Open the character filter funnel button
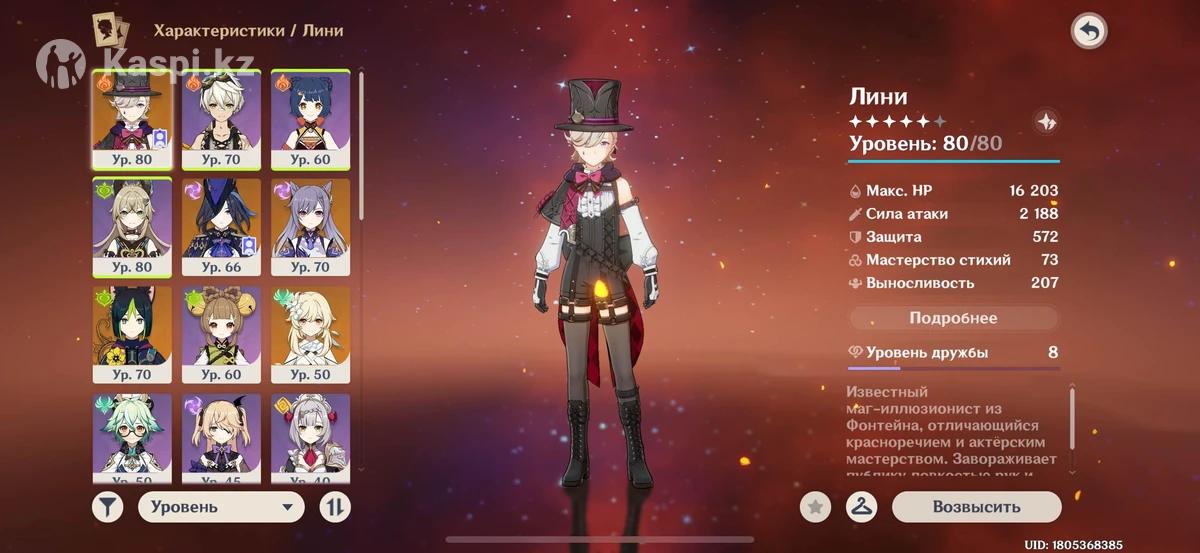The height and width of the screenshot is (553, 1200). (x=108, y=507)
